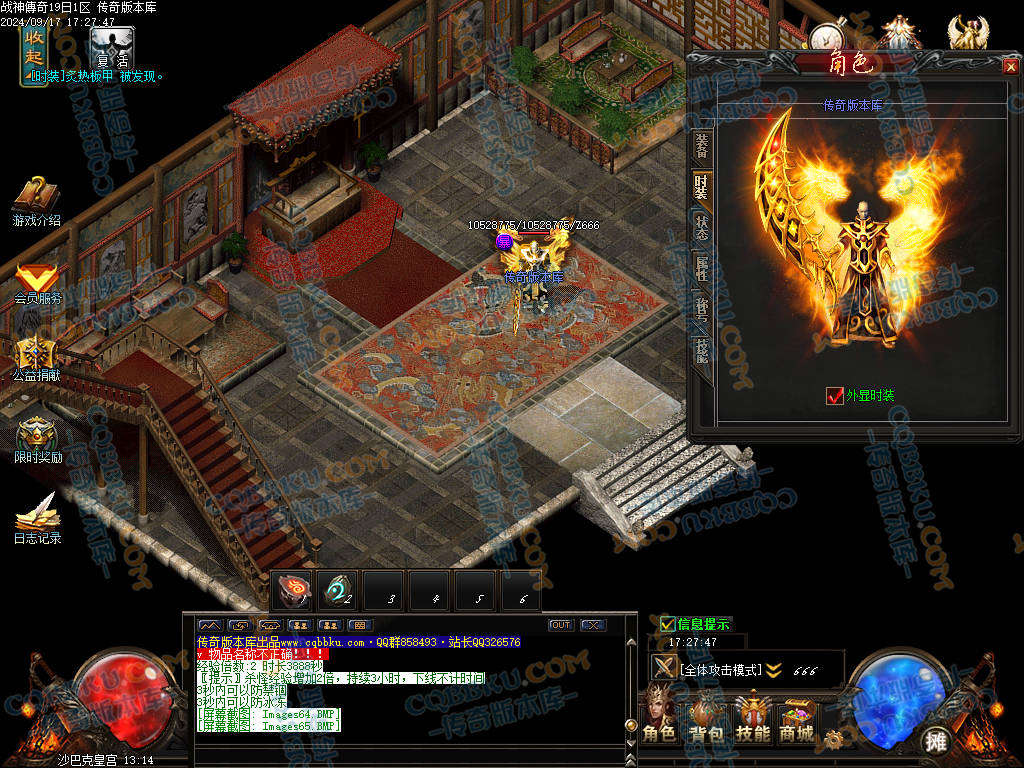
Task: Toggle the 外显时装 checkbox
Action: (x=835, y=395)
